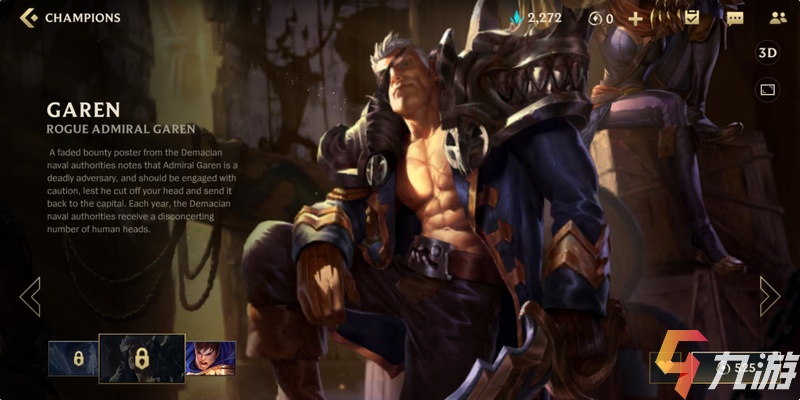Toggle the 3D model view
The image size is (800, 400).
[768, 53]
